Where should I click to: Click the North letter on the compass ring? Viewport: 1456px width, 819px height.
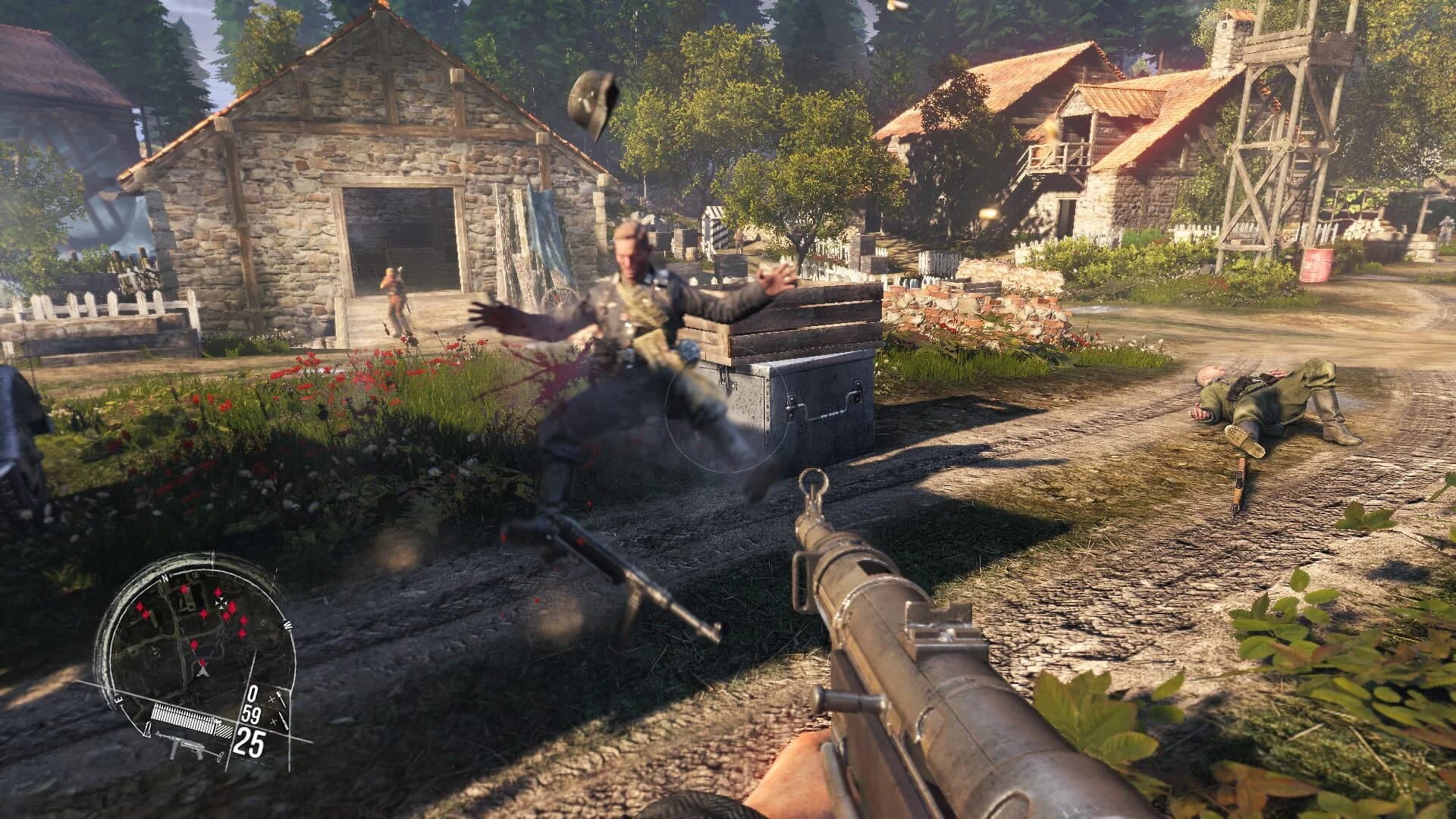(164, 579)
